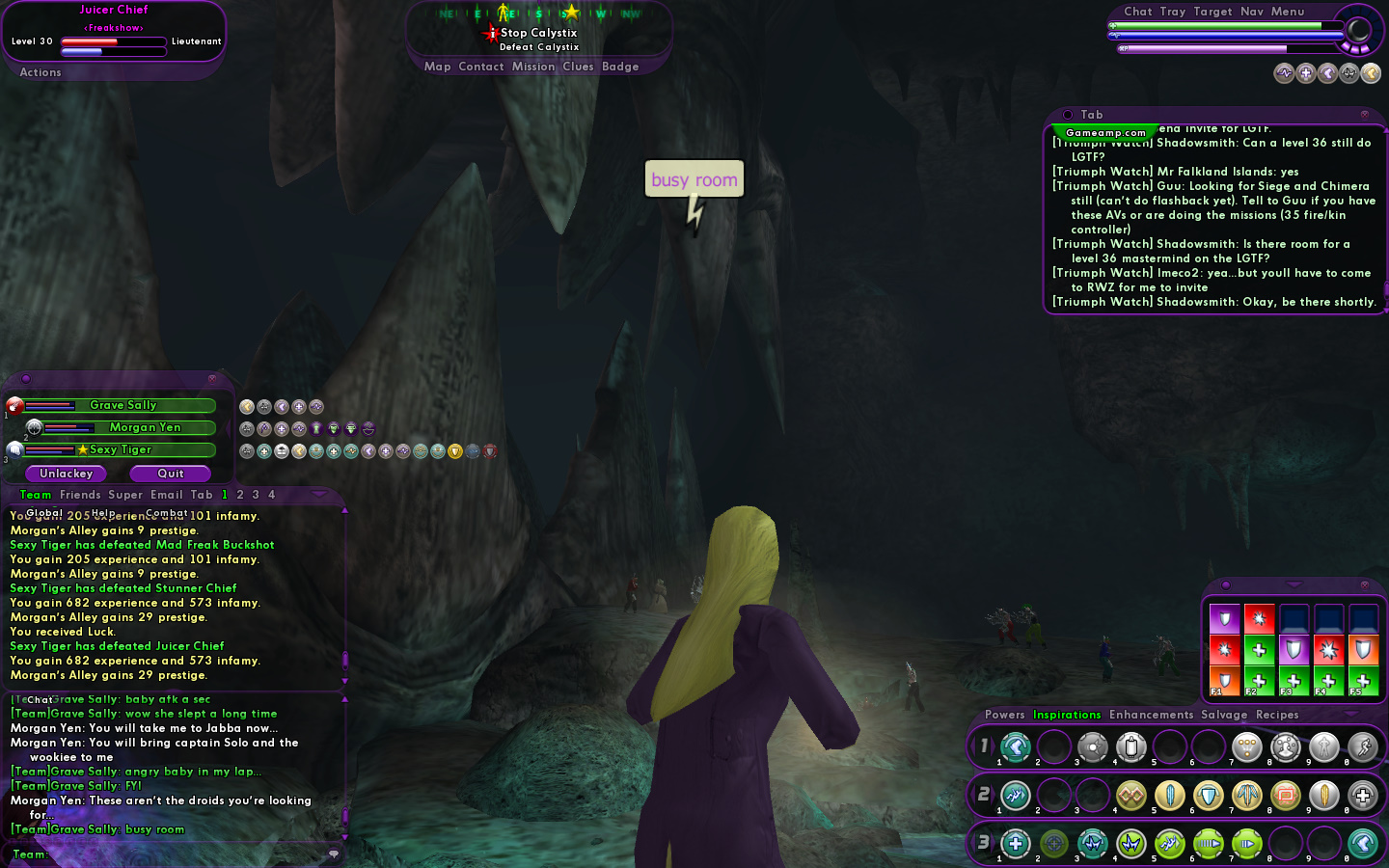Open the Enhancements tab
This screenshot has width=1389, height=868.
click(x=1151, y=715)
